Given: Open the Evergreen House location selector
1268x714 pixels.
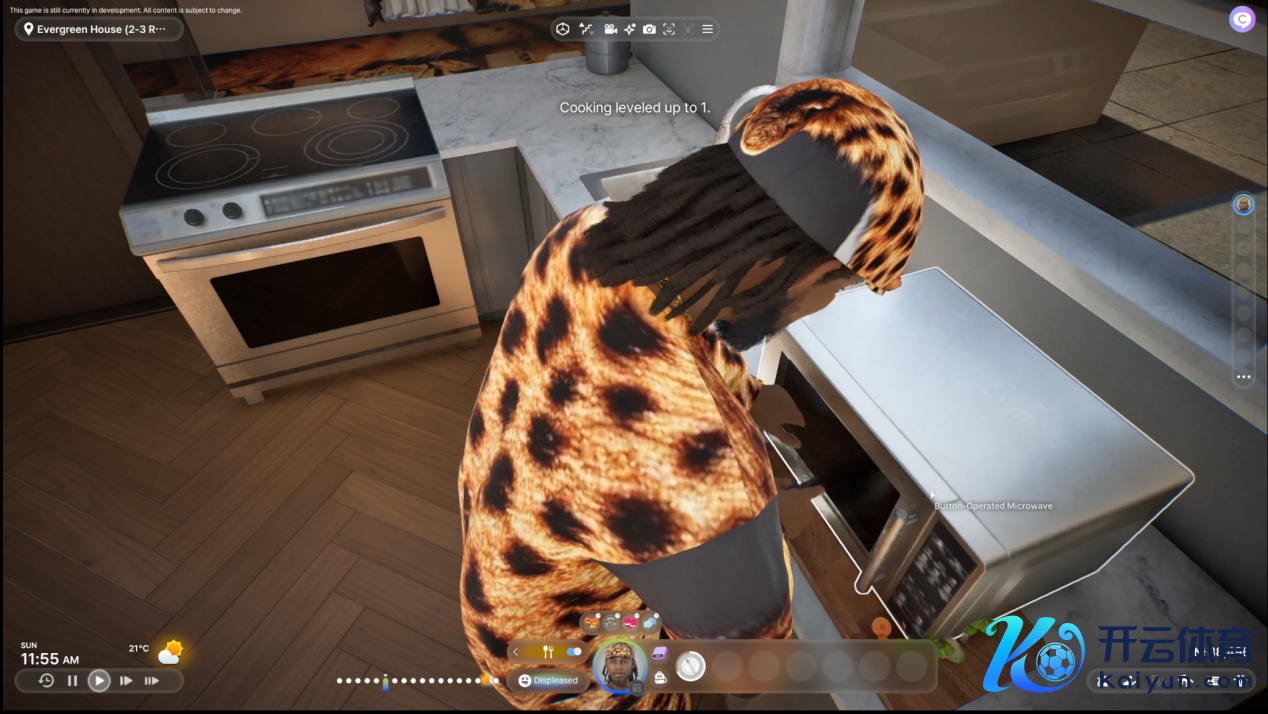Looking at the screenshot, I should tap(98, 30).
